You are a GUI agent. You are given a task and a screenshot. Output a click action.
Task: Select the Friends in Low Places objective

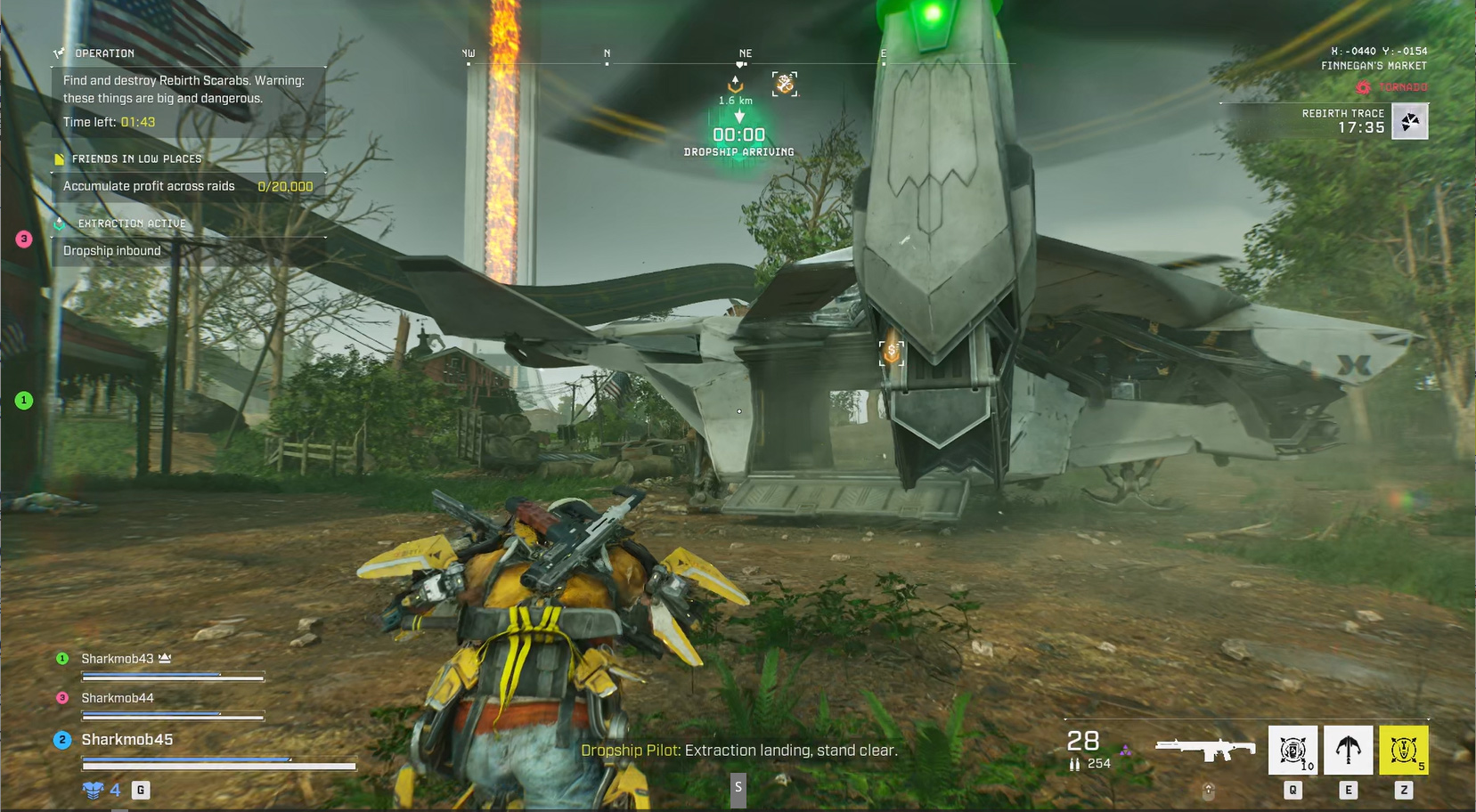(x=136, y=159)
